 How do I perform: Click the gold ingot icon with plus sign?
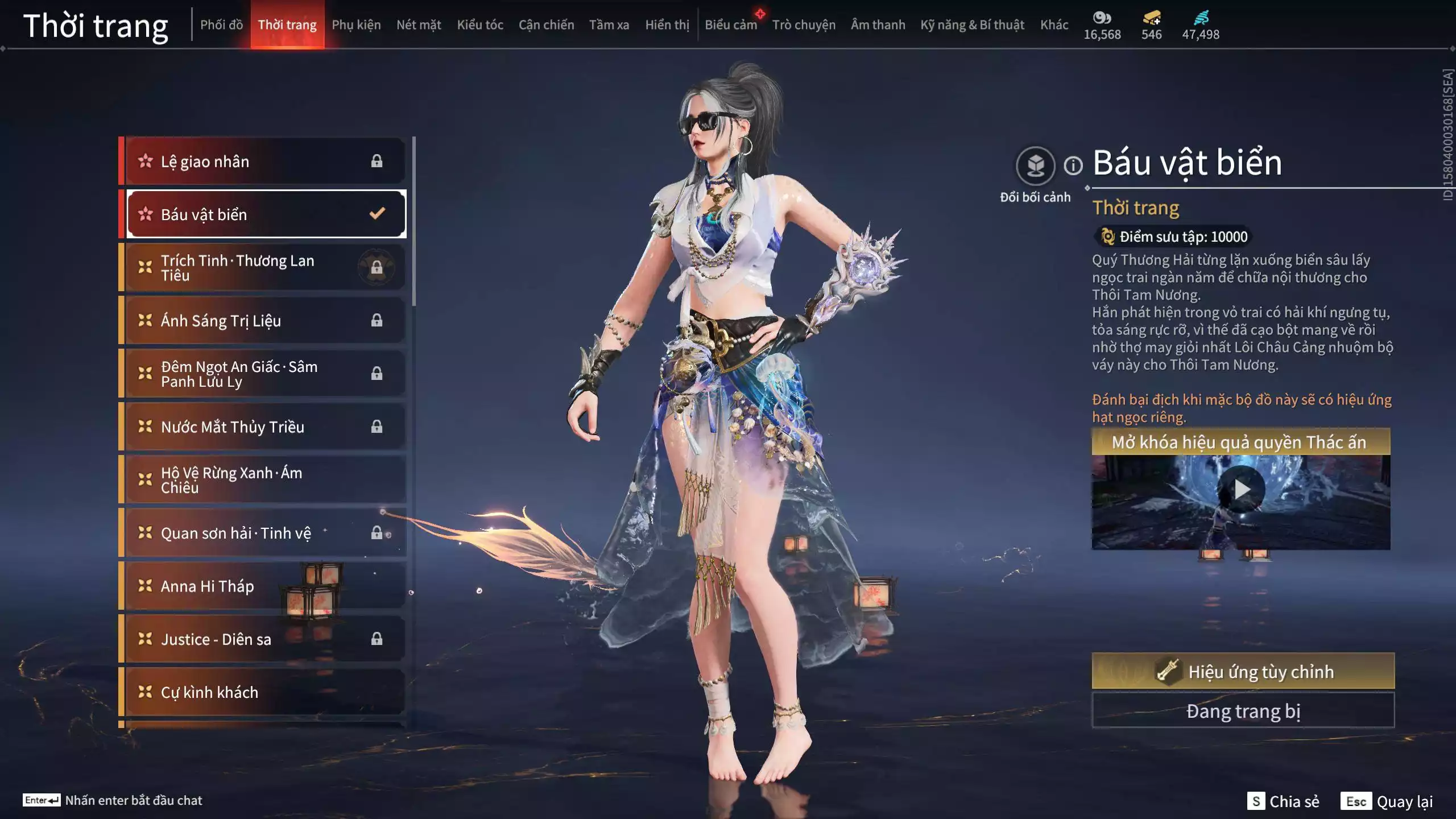pos(1150,19)
